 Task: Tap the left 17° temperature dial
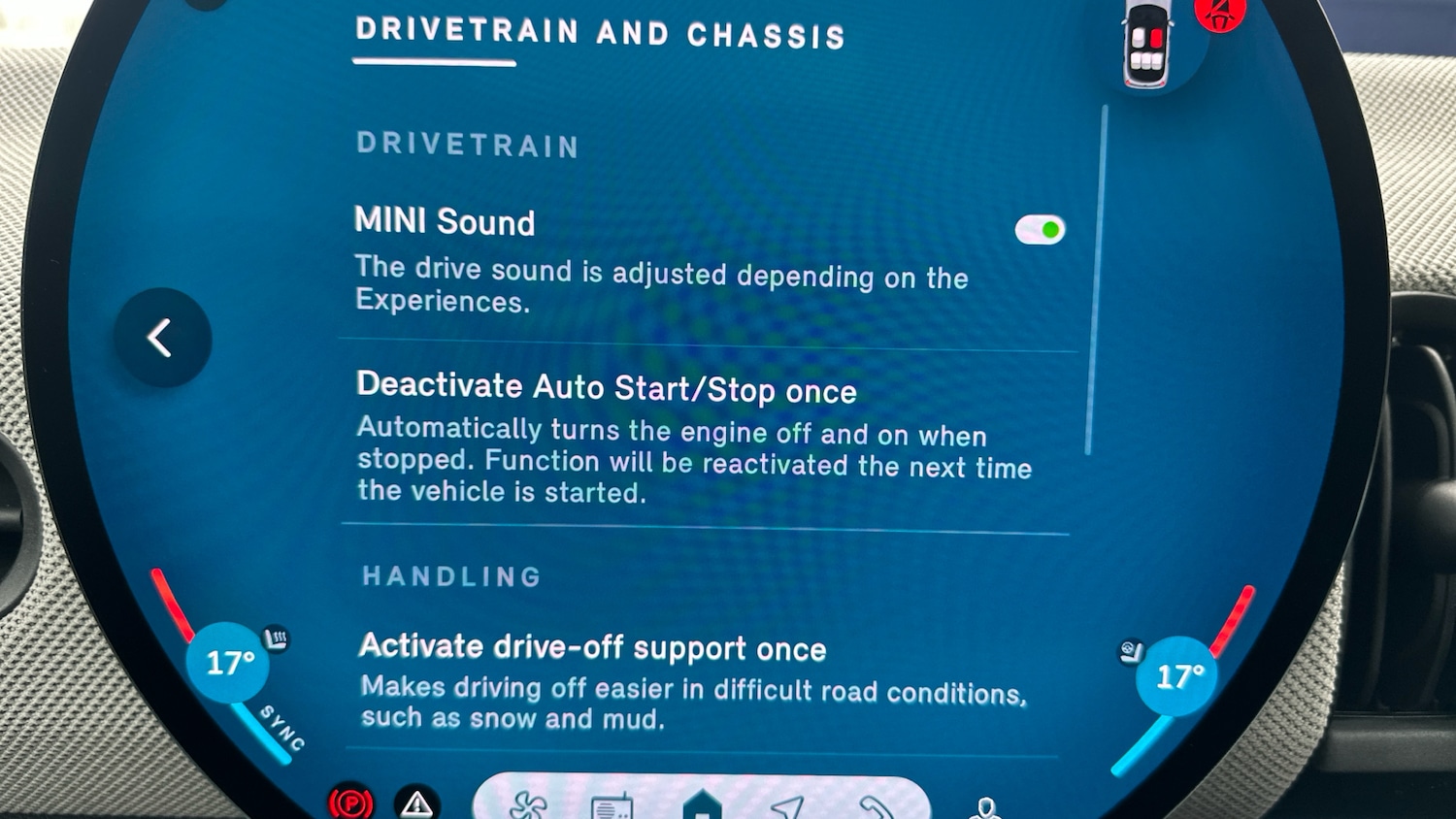tap(229, 664)
